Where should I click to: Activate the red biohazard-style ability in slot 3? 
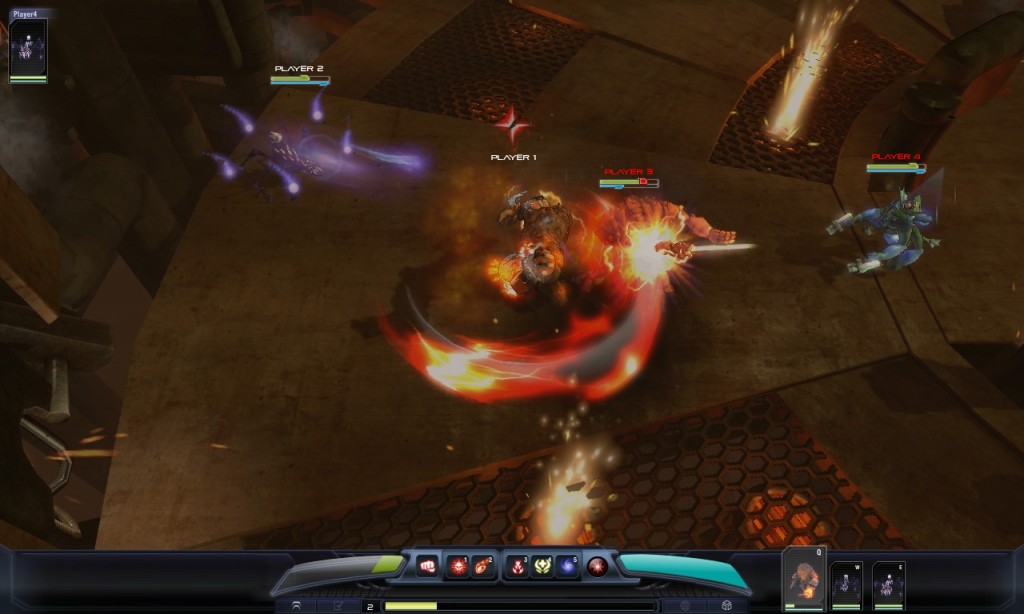tap(517, 566)
